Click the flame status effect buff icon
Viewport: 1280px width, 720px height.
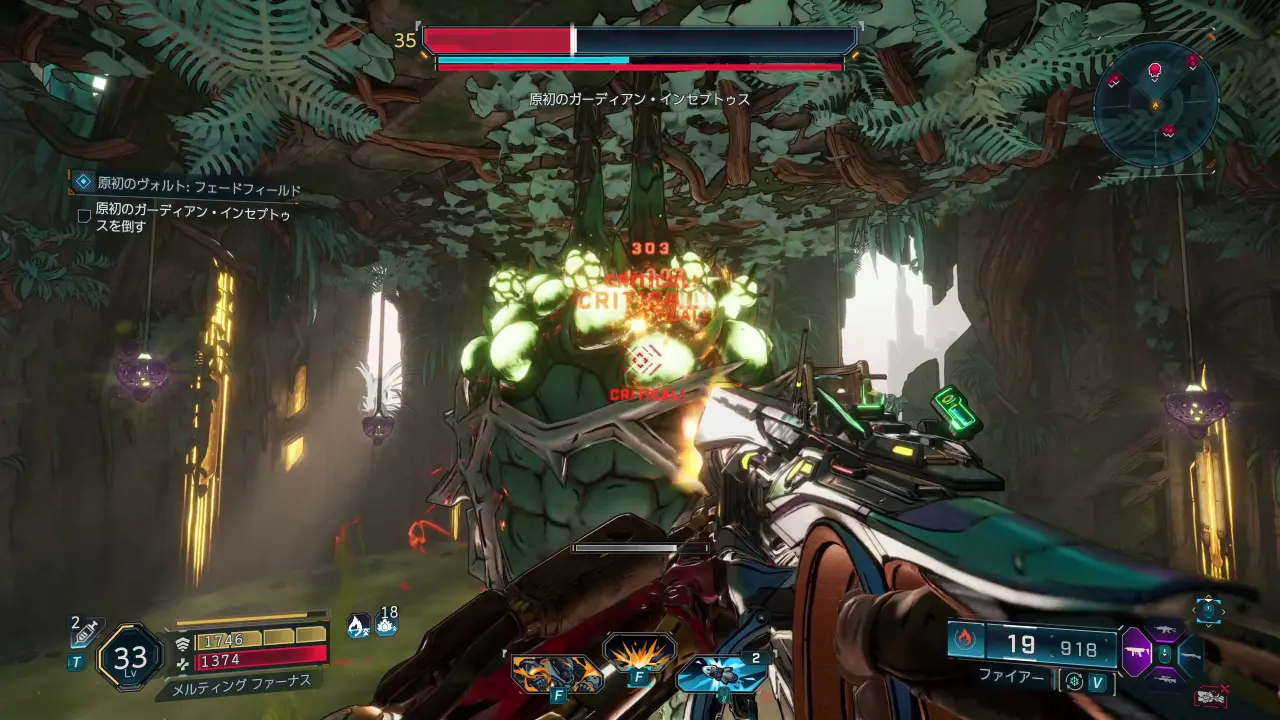tap(356, 626)
